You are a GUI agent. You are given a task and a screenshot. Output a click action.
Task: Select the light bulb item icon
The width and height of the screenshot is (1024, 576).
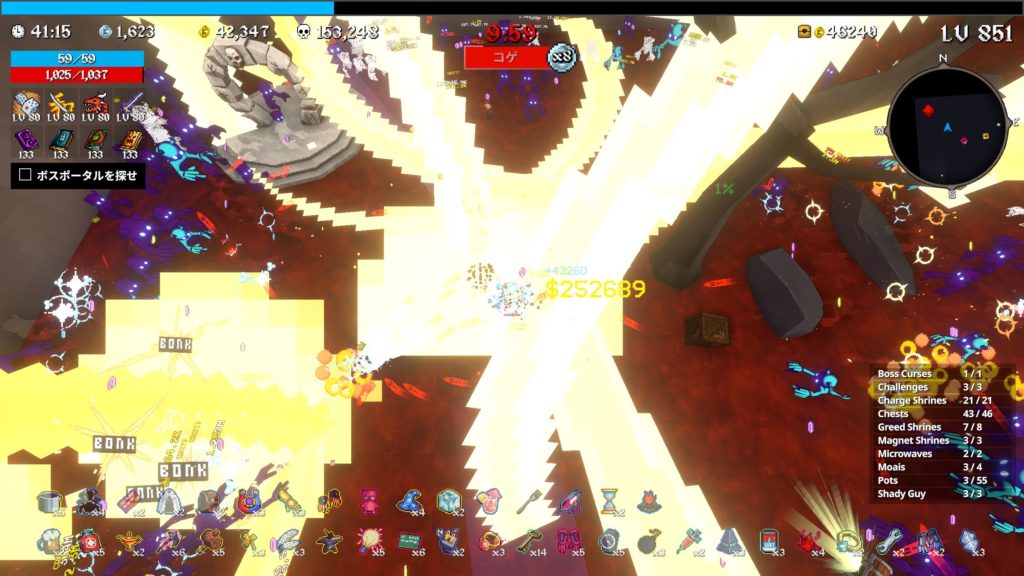pos(369,541)
